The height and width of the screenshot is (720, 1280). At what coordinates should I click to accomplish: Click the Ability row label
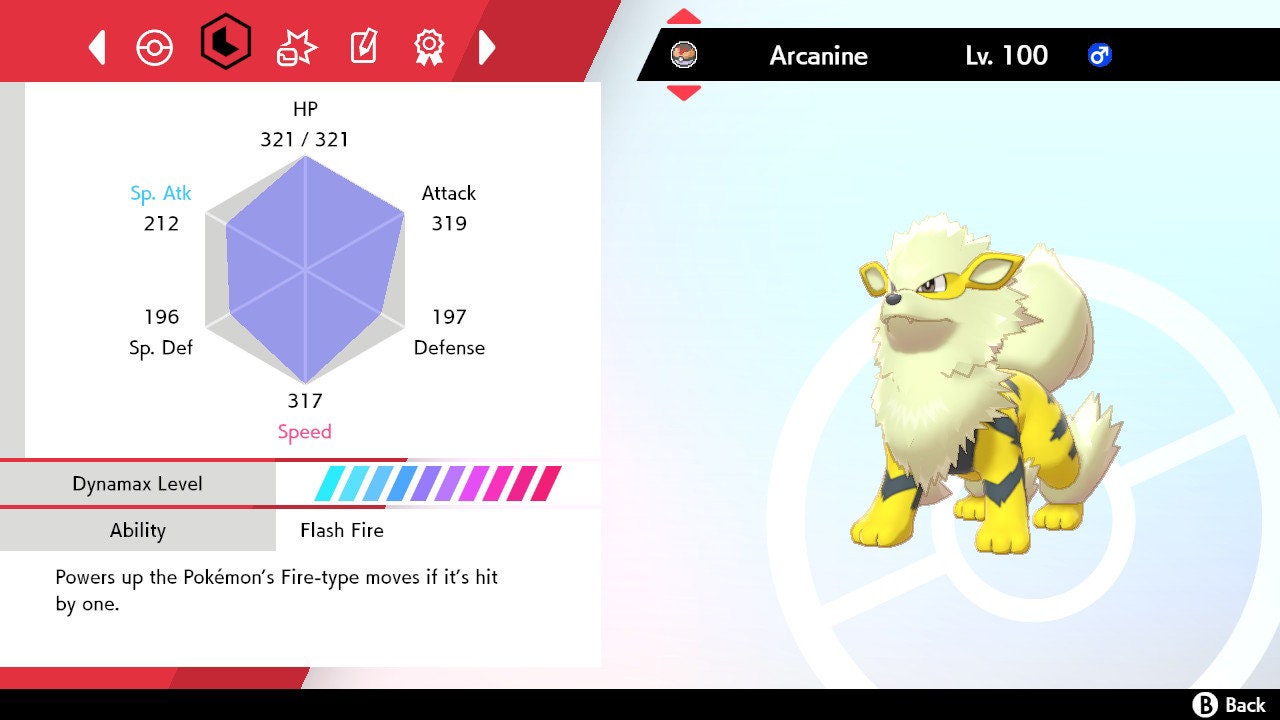(138, 530)
